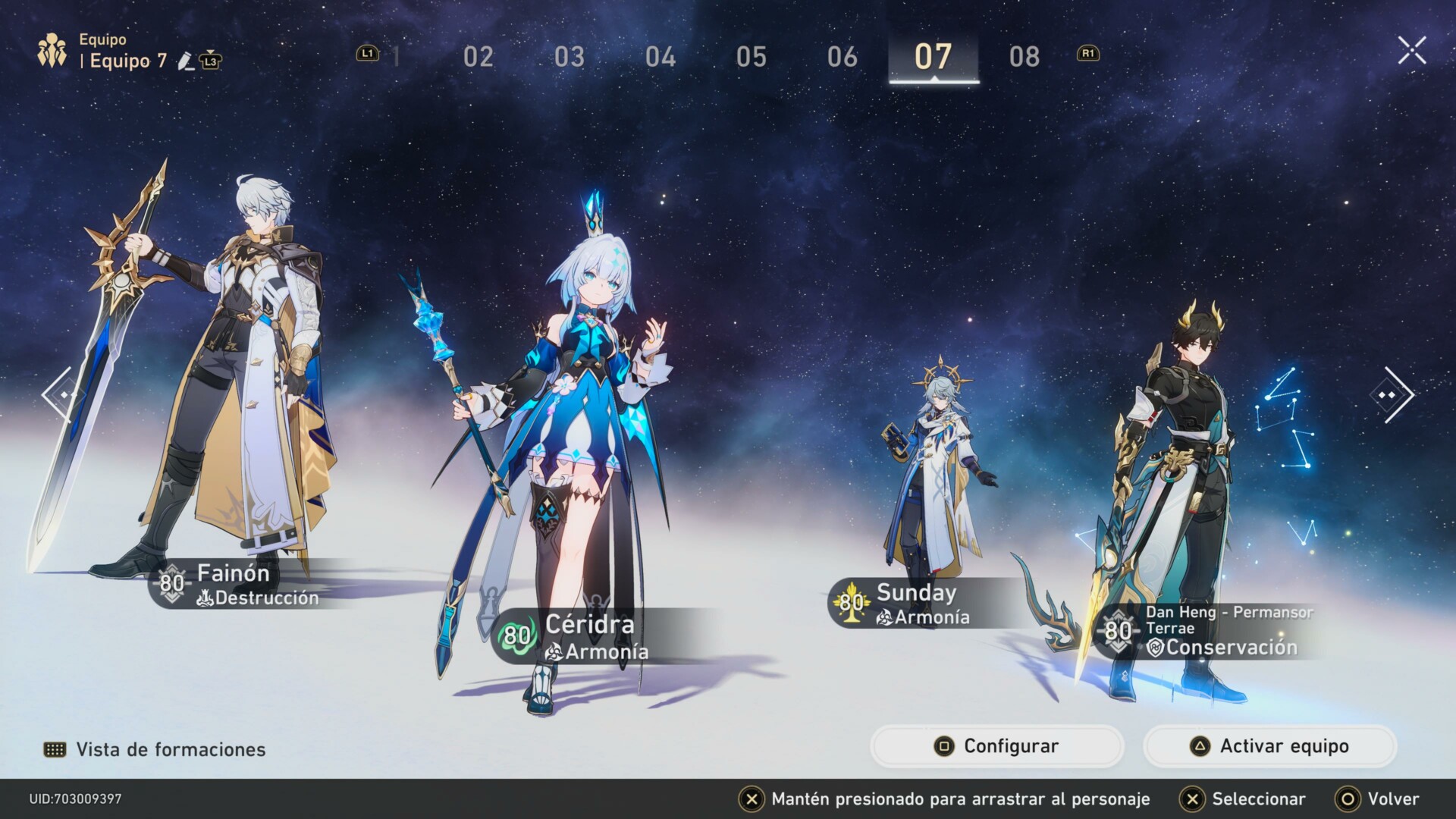
Task: Show the previous team with left arrow
Action: click(x=59, y=394)
